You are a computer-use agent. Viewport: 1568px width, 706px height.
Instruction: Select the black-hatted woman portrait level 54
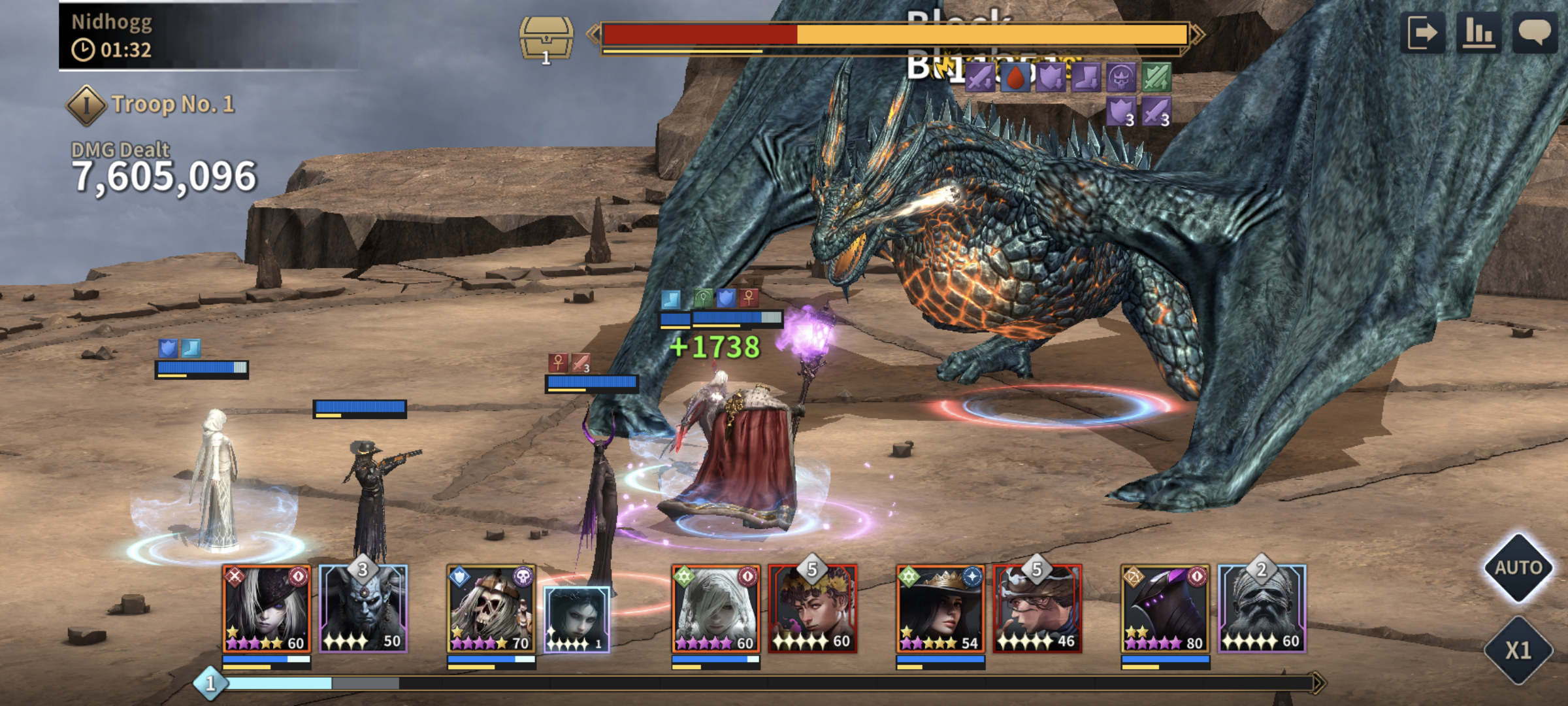click(940, 609)
